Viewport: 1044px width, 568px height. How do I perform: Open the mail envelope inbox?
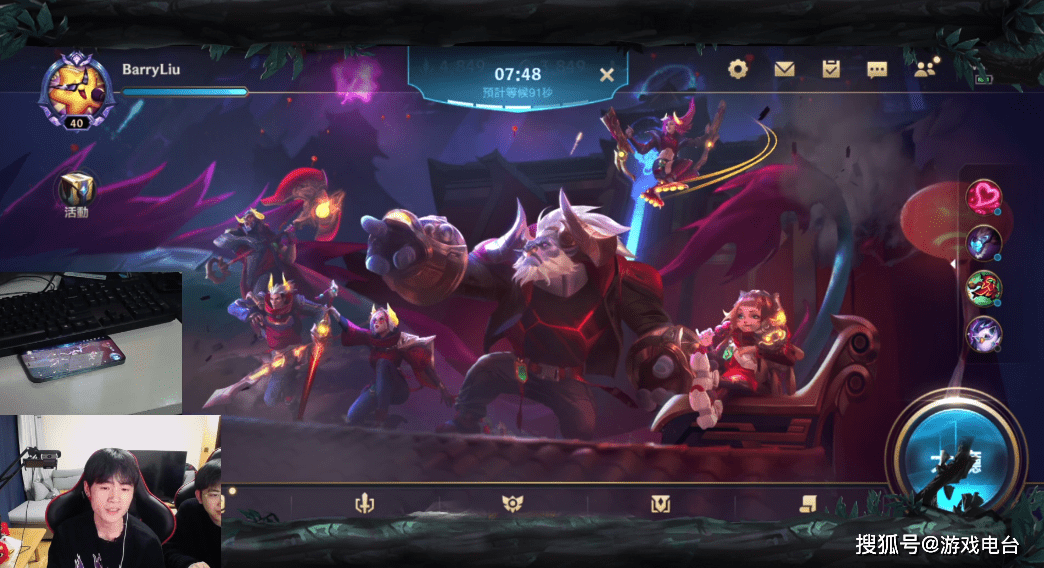coord(784,69)
